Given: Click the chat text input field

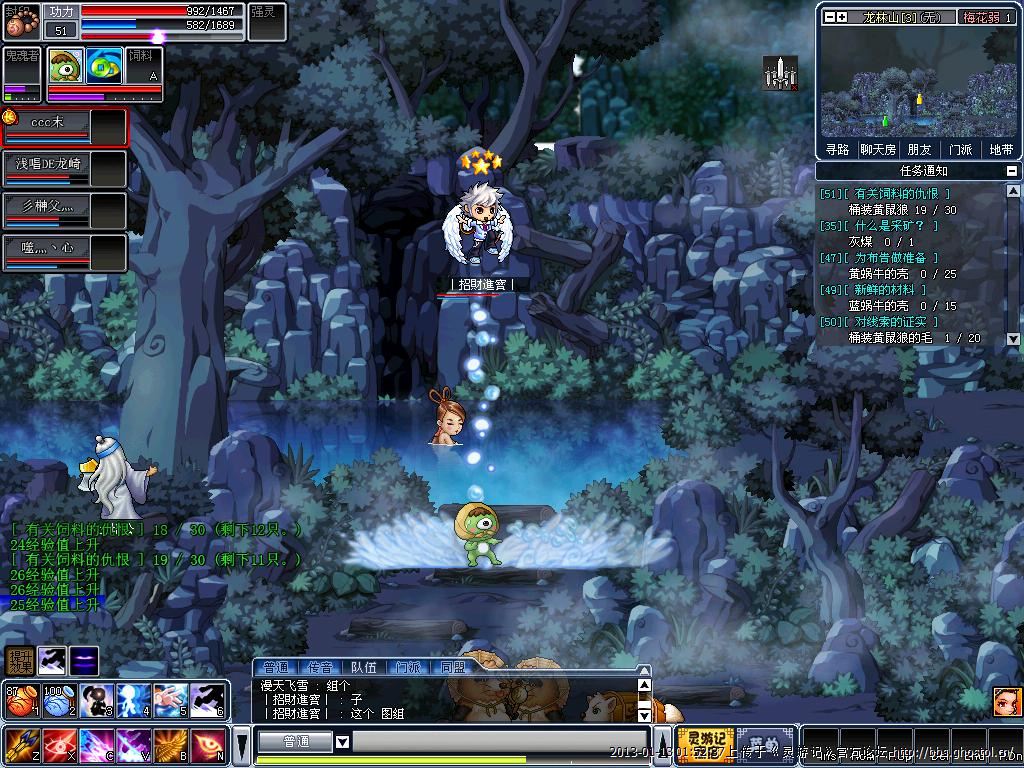Looking at the screenshot, I should pos(500,741).
